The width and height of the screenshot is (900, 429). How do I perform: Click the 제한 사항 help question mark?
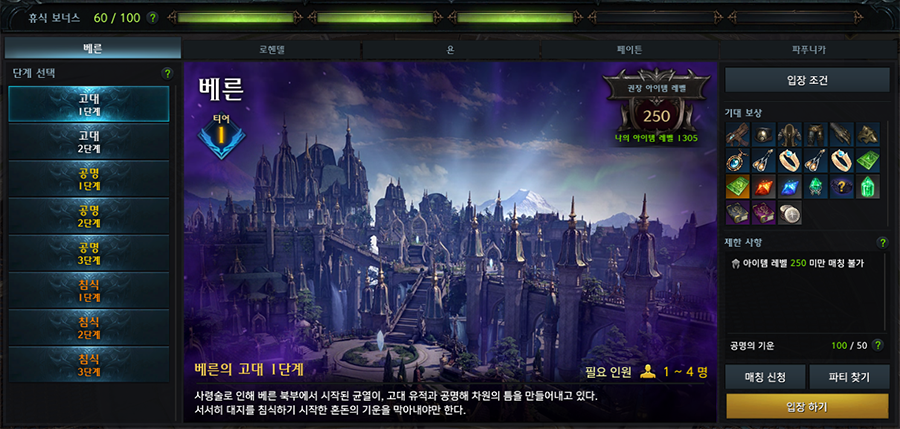[x=882, y=242]
